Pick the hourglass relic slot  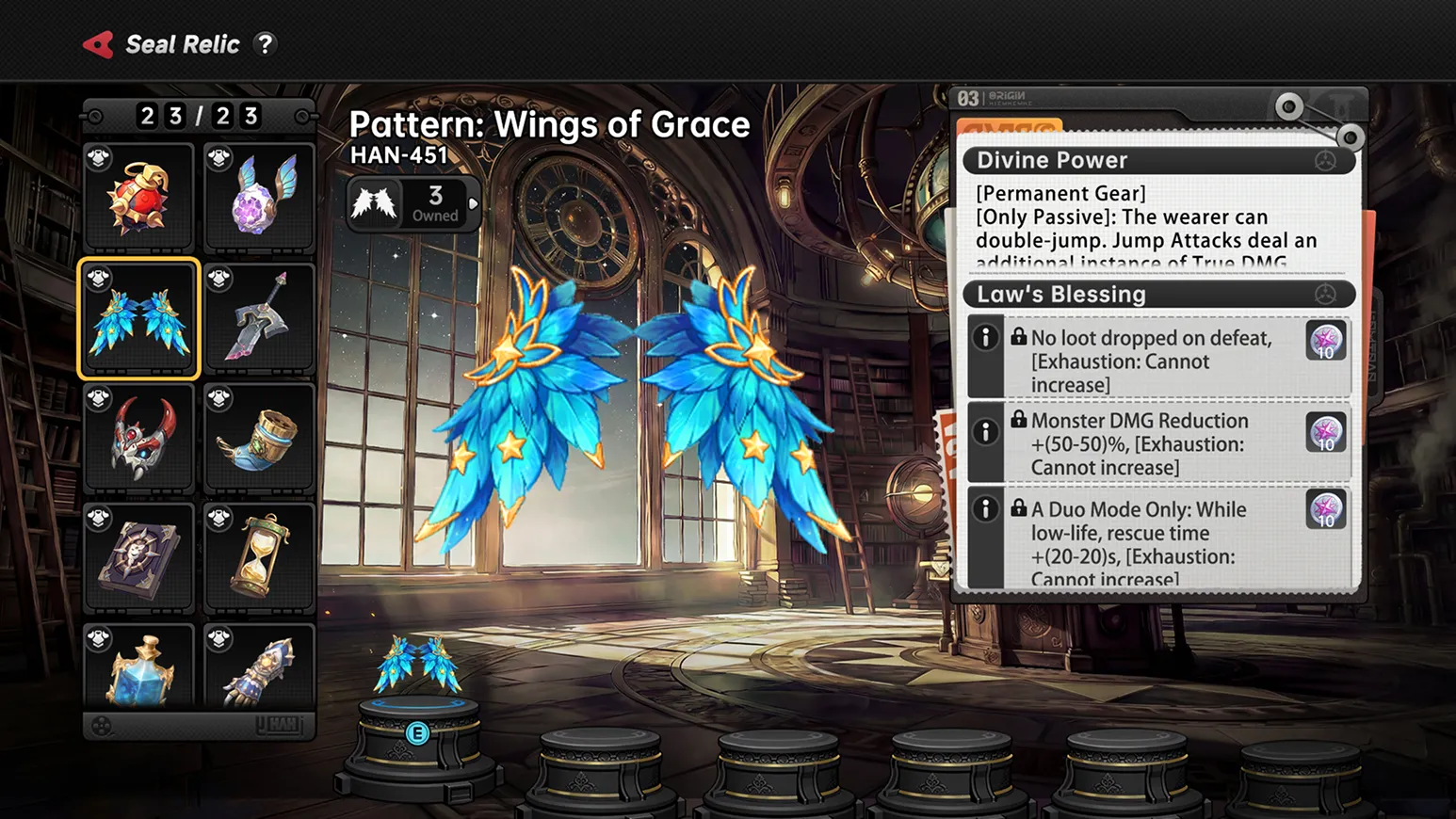pyautogui.click(x=259, y=558)
